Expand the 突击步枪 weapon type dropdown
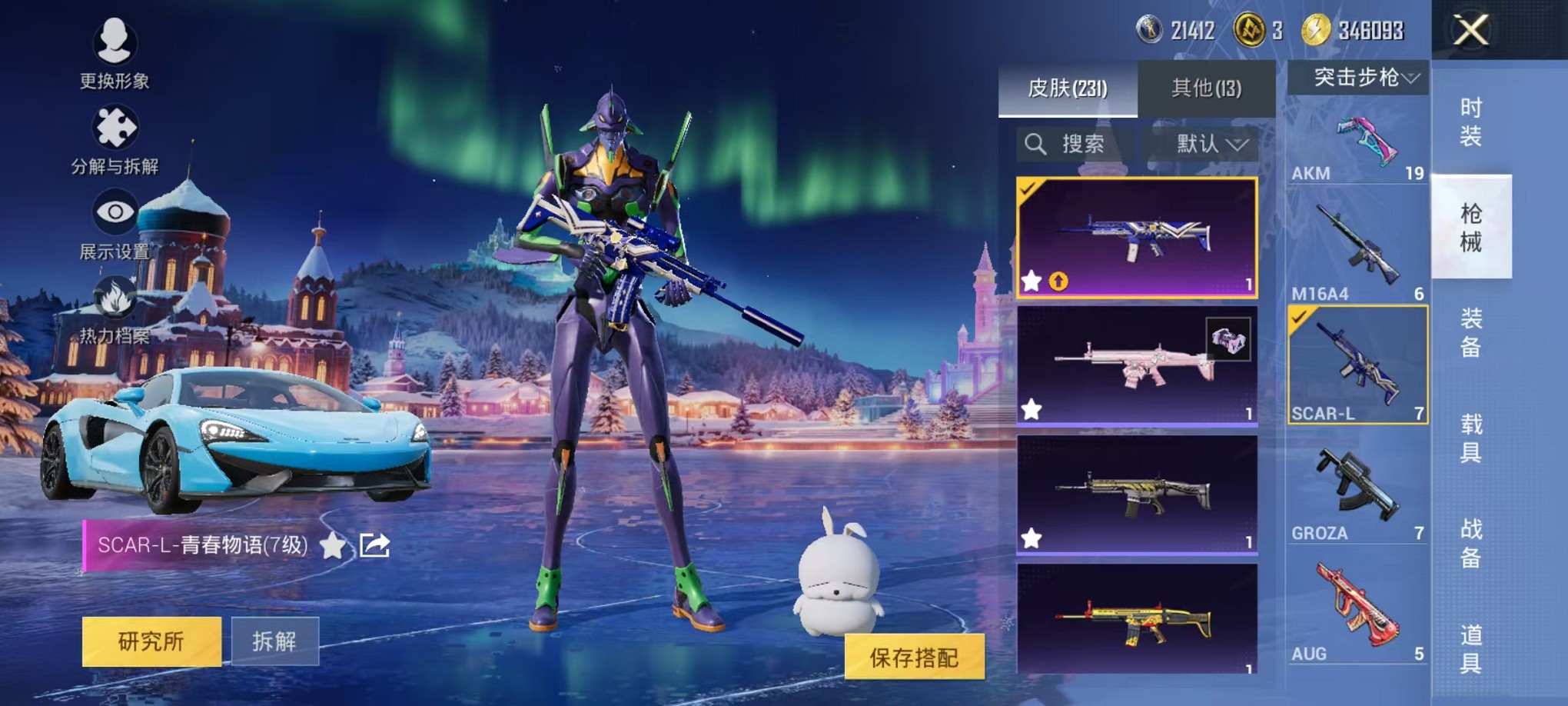Image resolution: width=1568 pixels, height=706 pixels. [1358, 78]
